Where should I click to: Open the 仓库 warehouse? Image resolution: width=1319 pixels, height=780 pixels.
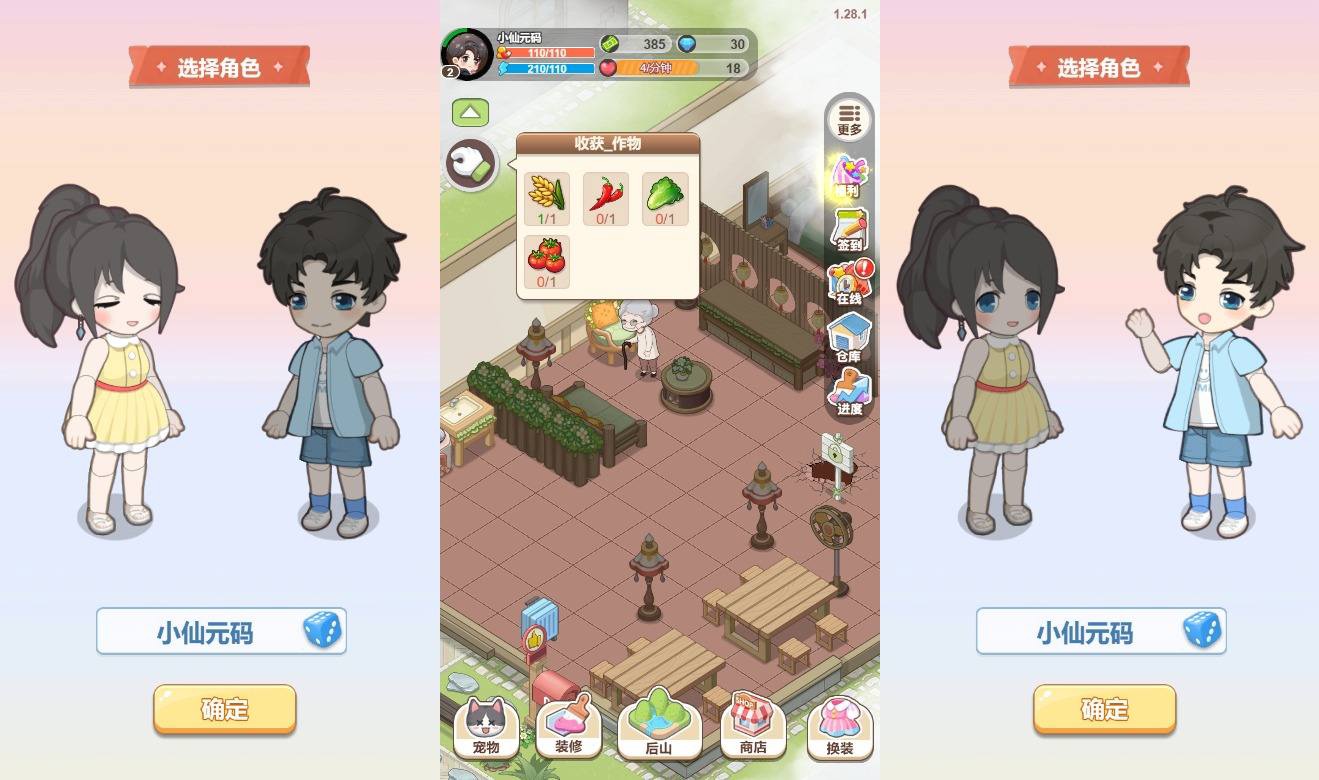[x=848, y=337]
